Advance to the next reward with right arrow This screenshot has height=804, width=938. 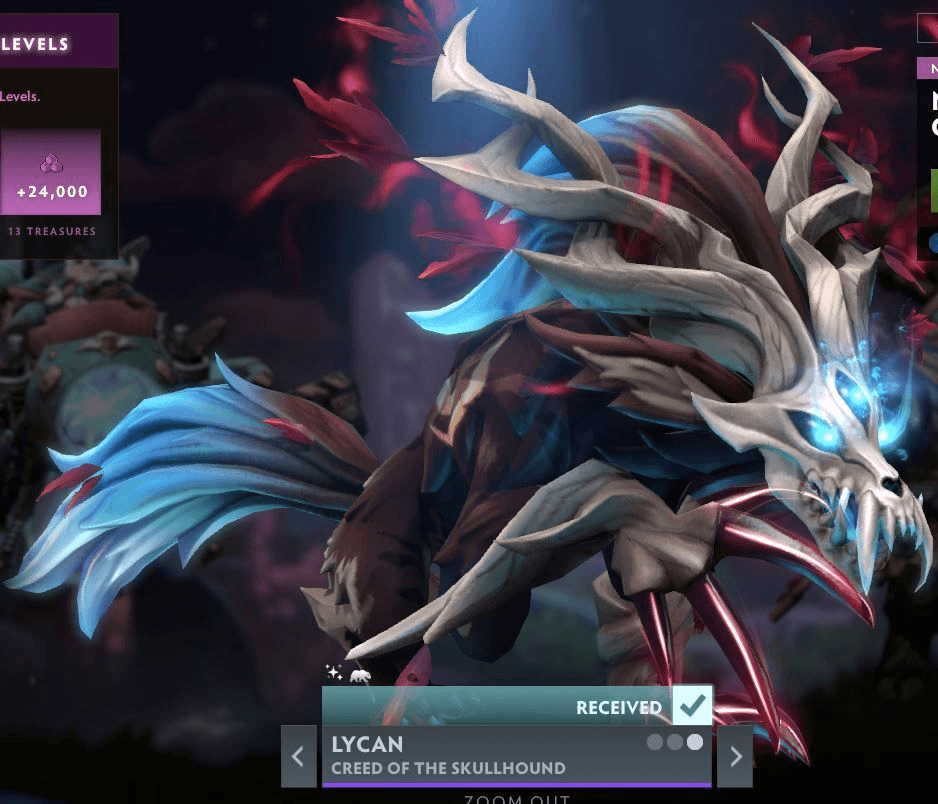pyautogui.click(x=736, y=756)
